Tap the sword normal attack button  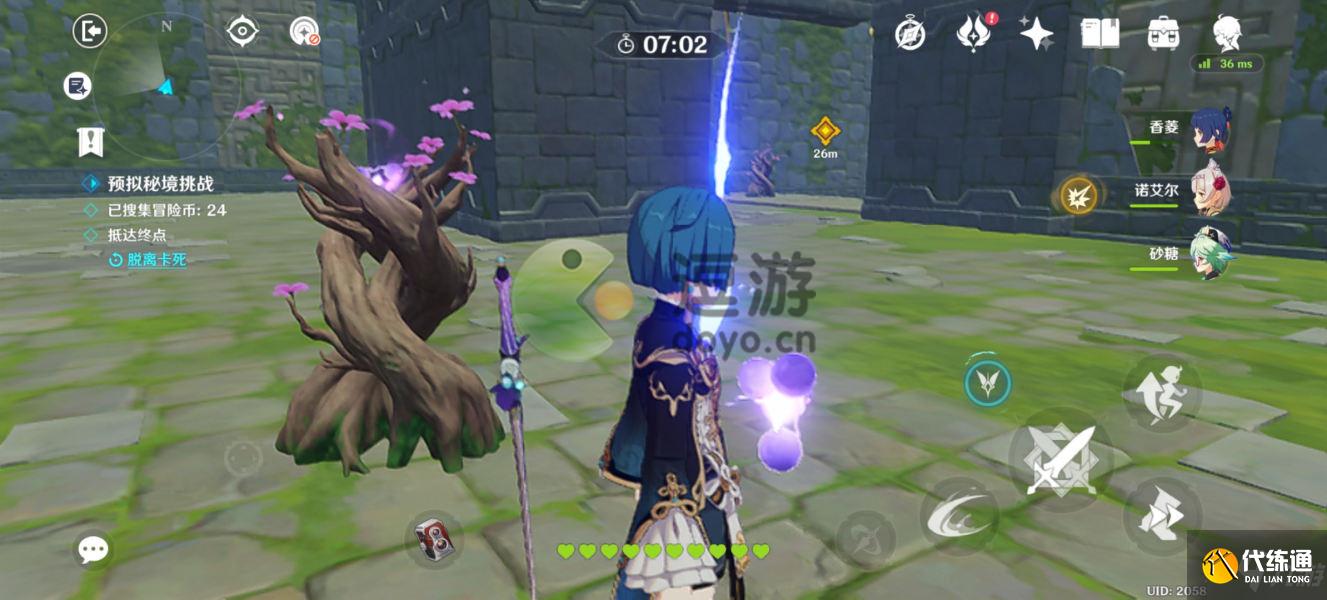click(x=1059, y=460)
